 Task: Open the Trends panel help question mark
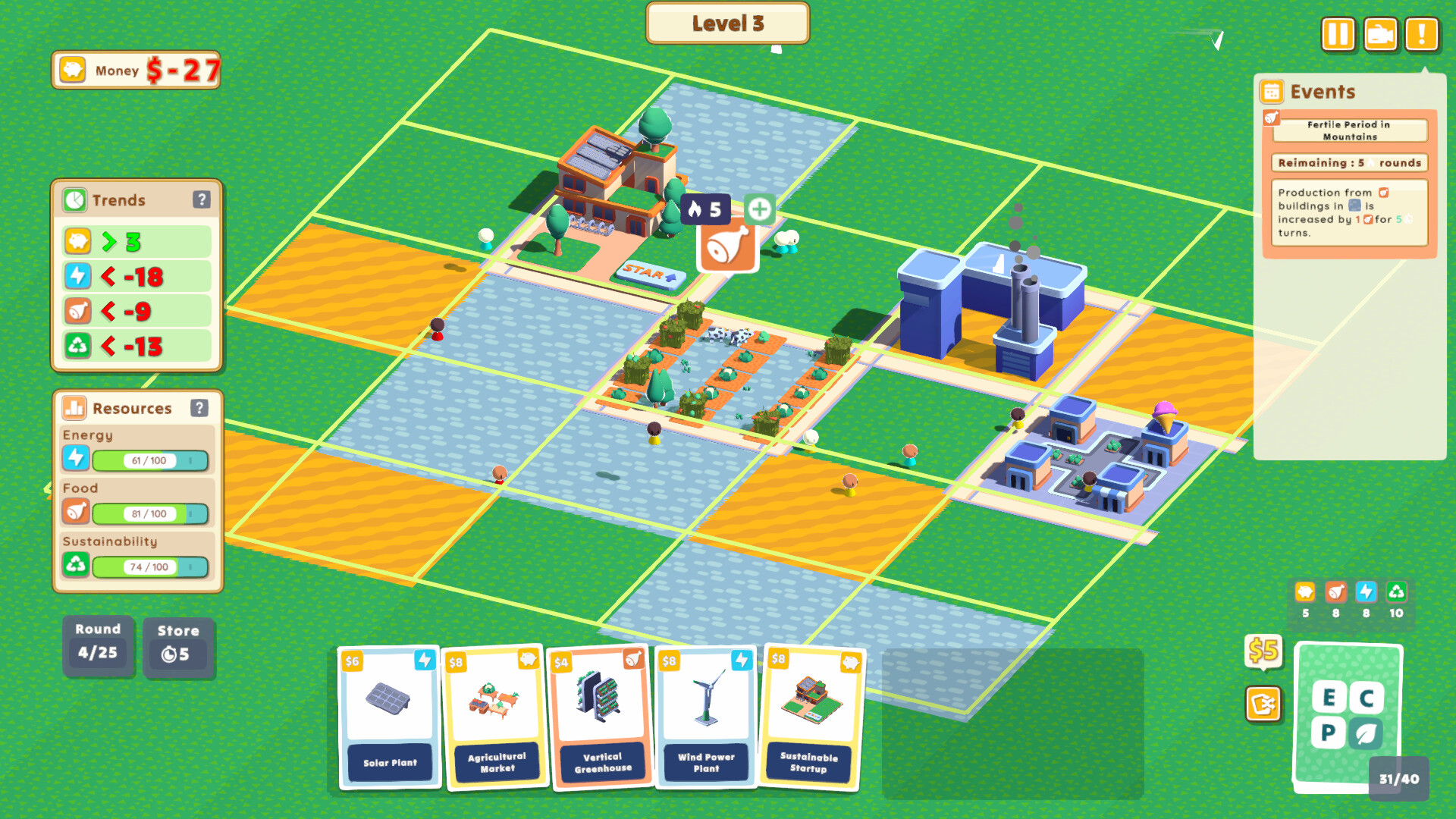(x=200, y=199)
